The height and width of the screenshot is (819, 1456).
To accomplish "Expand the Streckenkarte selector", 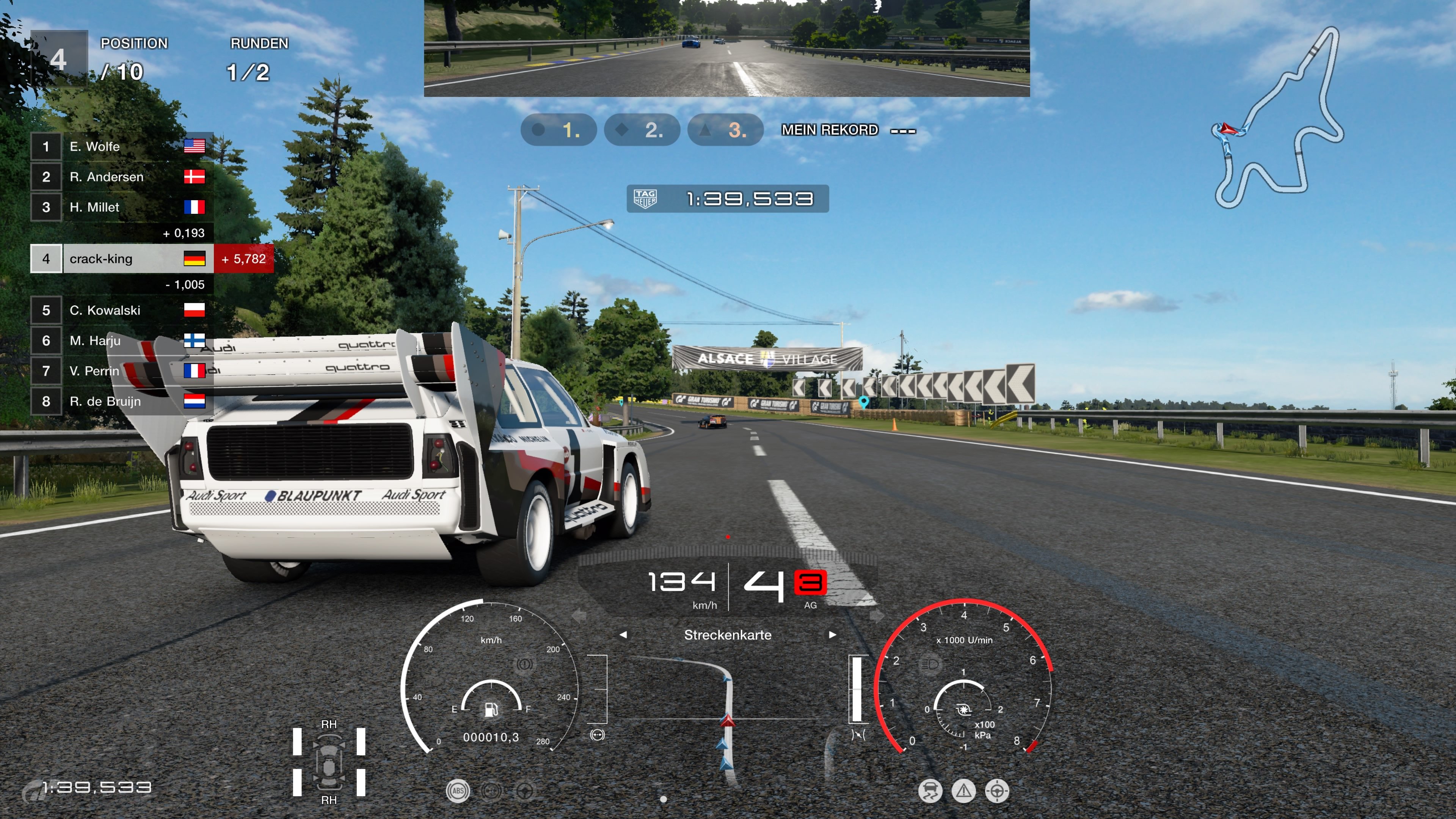I will tap(728, 635).
